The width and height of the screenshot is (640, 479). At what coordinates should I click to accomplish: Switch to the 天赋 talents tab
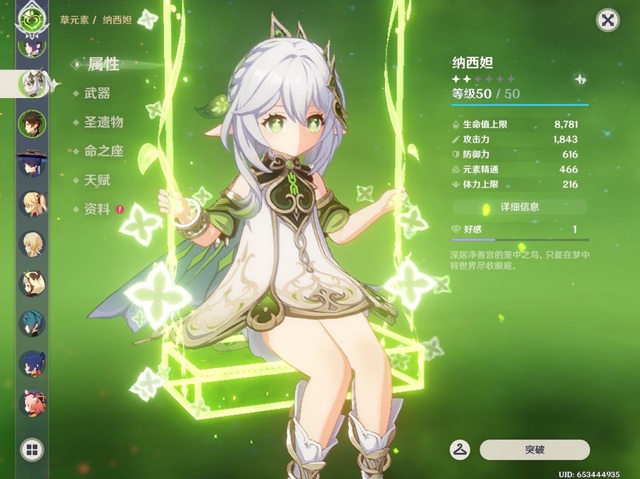pos(97,180)
